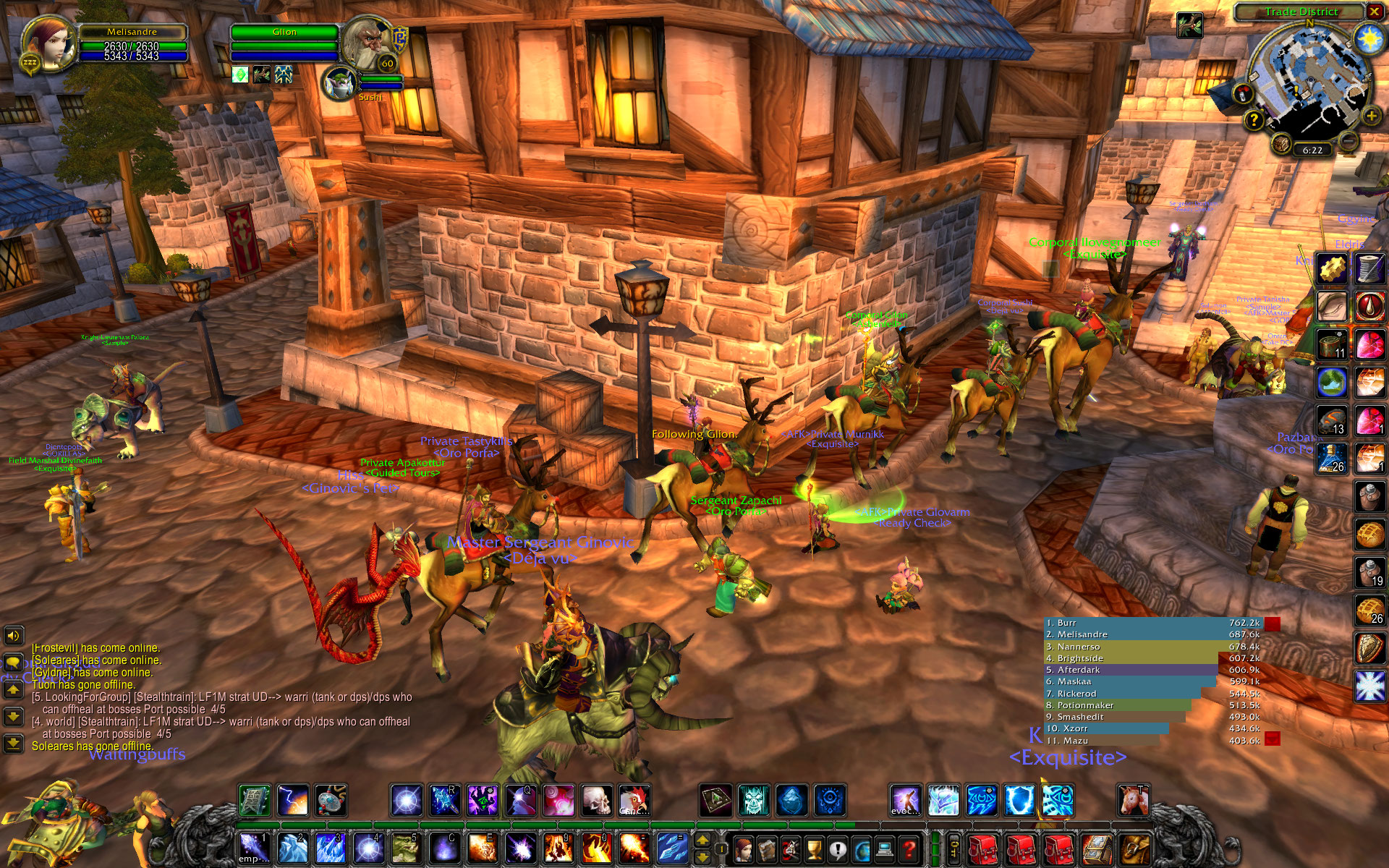The image size is (1389, 868).
Task: Open the minimap's yellow question mark button
Action: 1254,121
